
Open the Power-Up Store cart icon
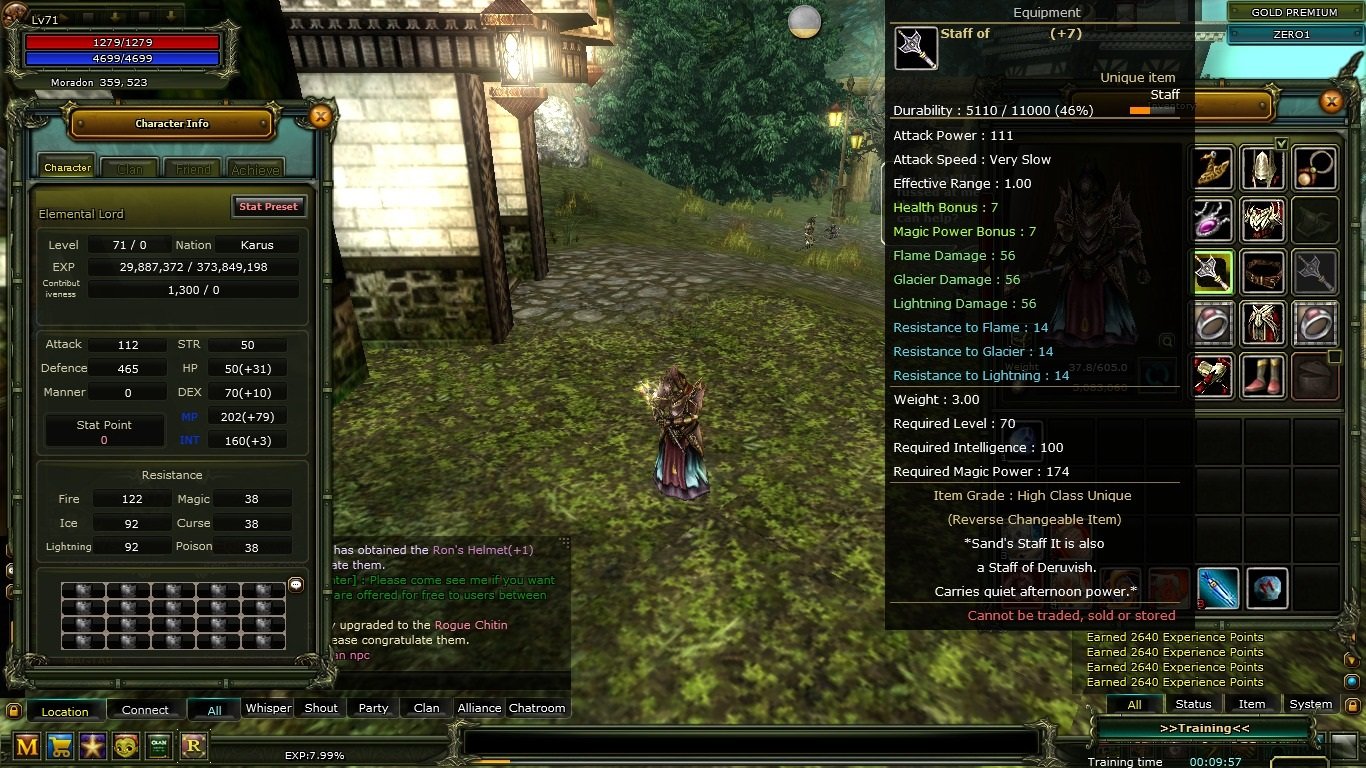[x=60, y=746]
